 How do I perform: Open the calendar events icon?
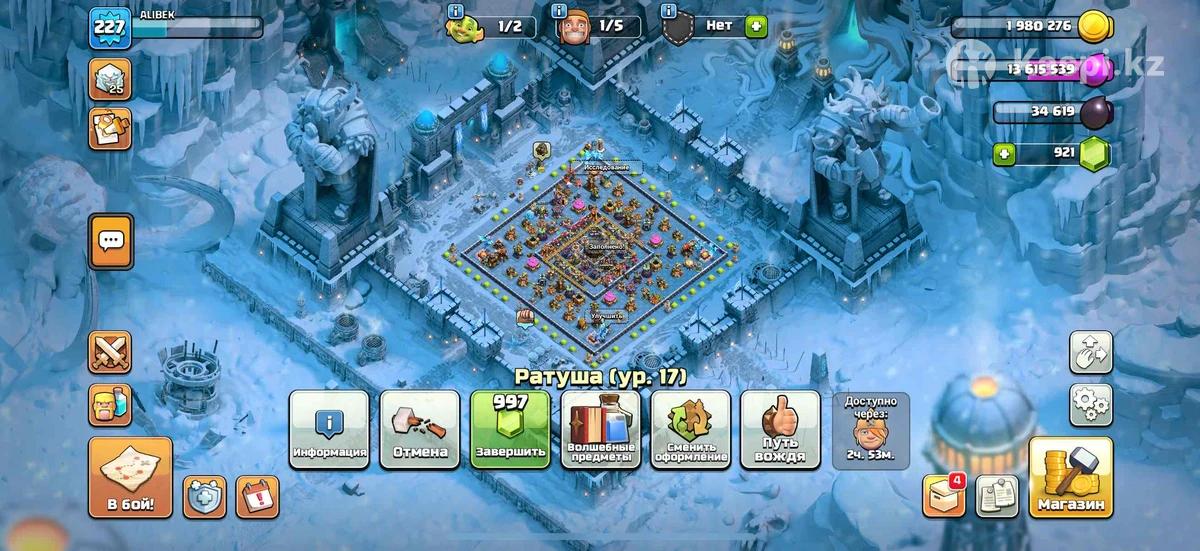pos(257,496)
